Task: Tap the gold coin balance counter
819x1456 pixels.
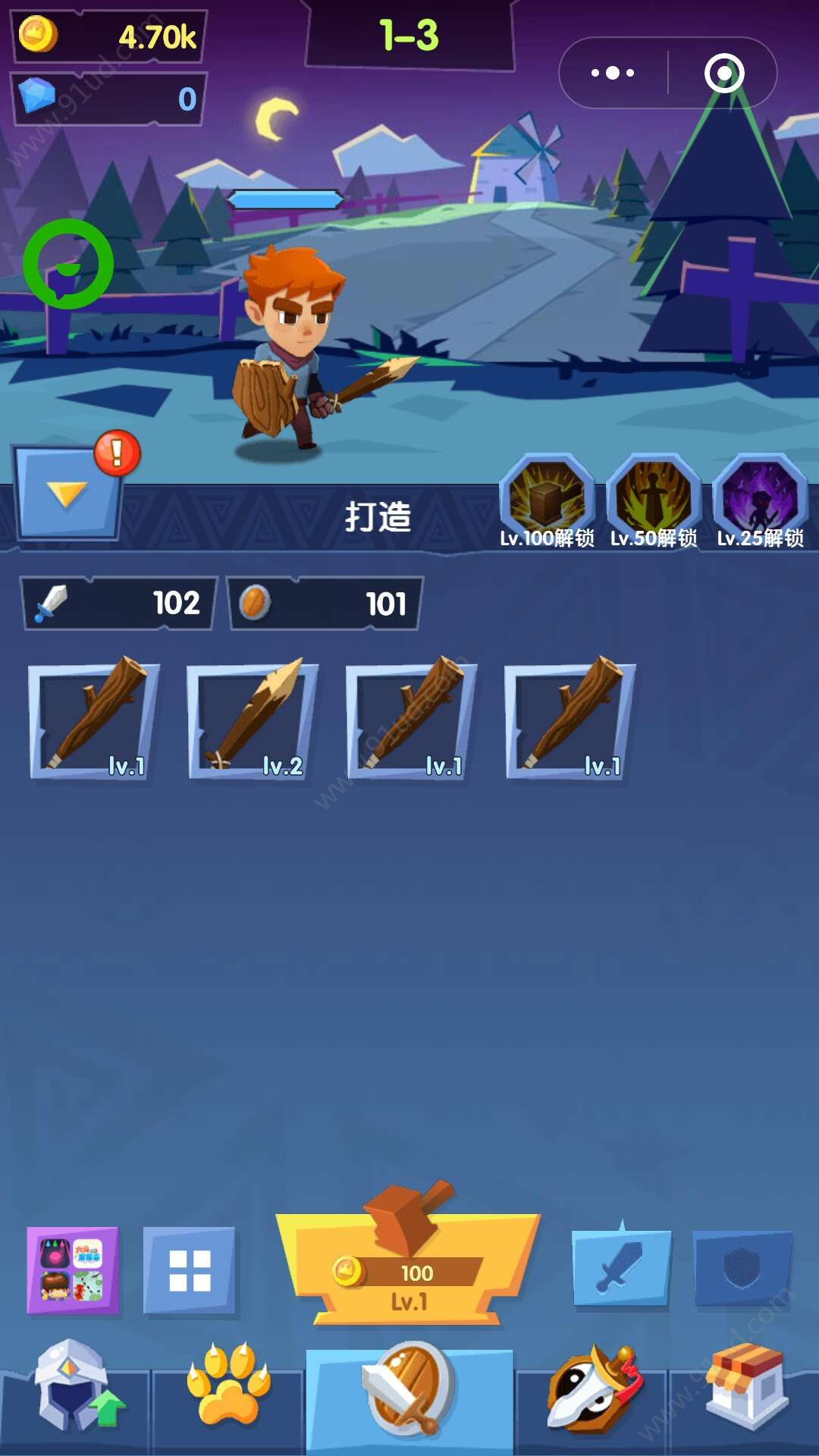Action: (110, 36)
